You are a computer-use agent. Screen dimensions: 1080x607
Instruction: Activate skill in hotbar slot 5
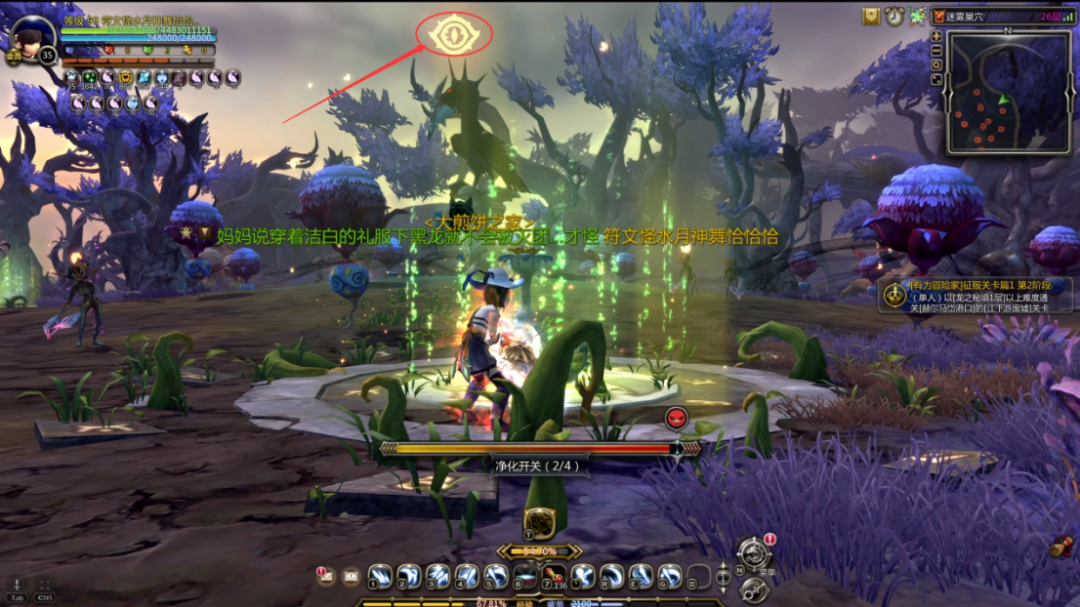click(496, 576)
